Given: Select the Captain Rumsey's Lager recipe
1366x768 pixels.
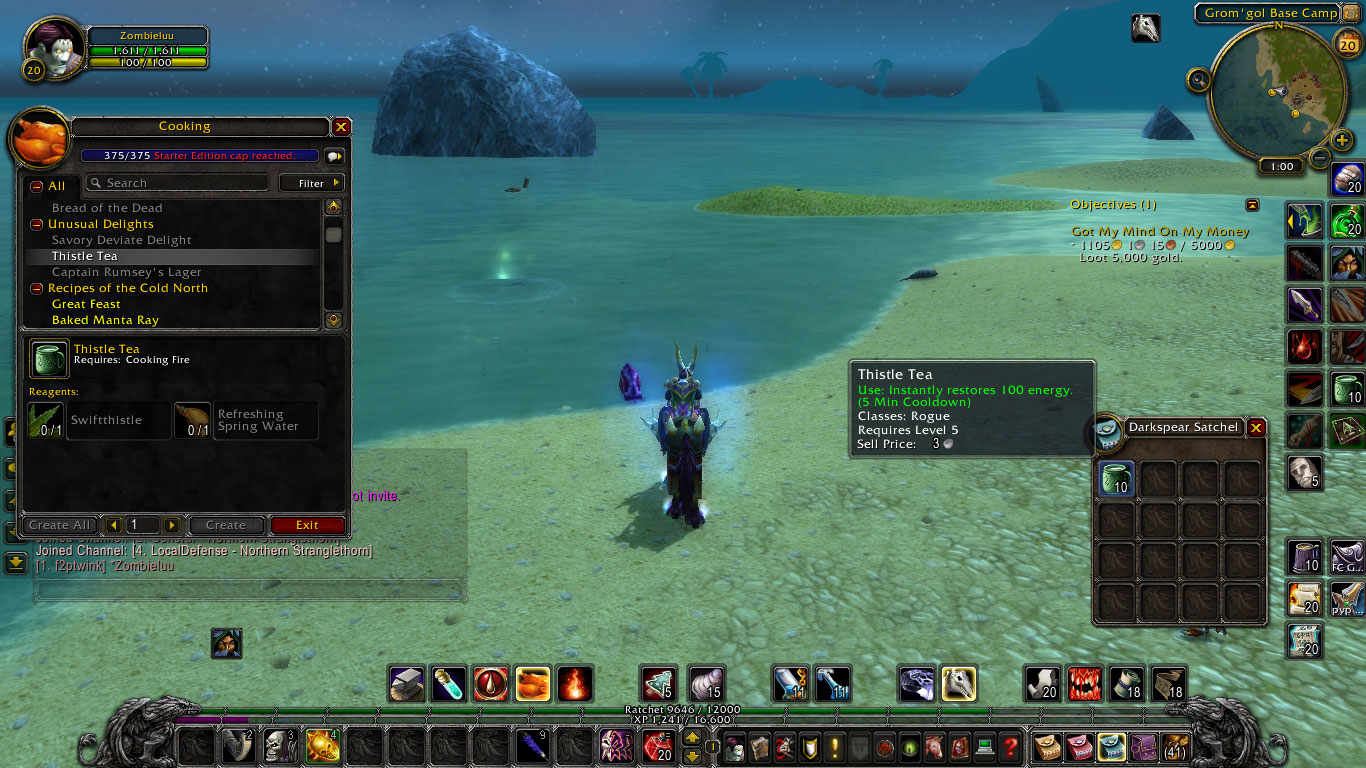Looking at the screenshot, I should (127, 272).
